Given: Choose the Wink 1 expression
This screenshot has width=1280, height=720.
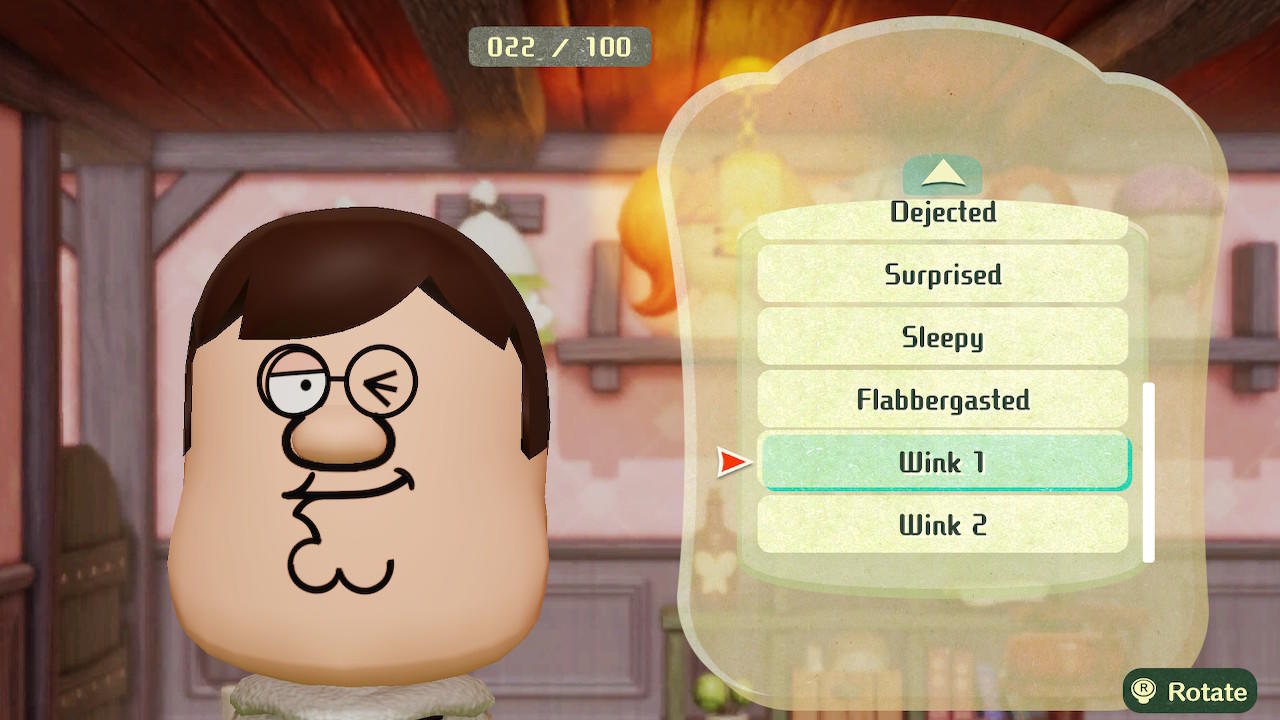Looking at the screenshot, I should point(942,462).
